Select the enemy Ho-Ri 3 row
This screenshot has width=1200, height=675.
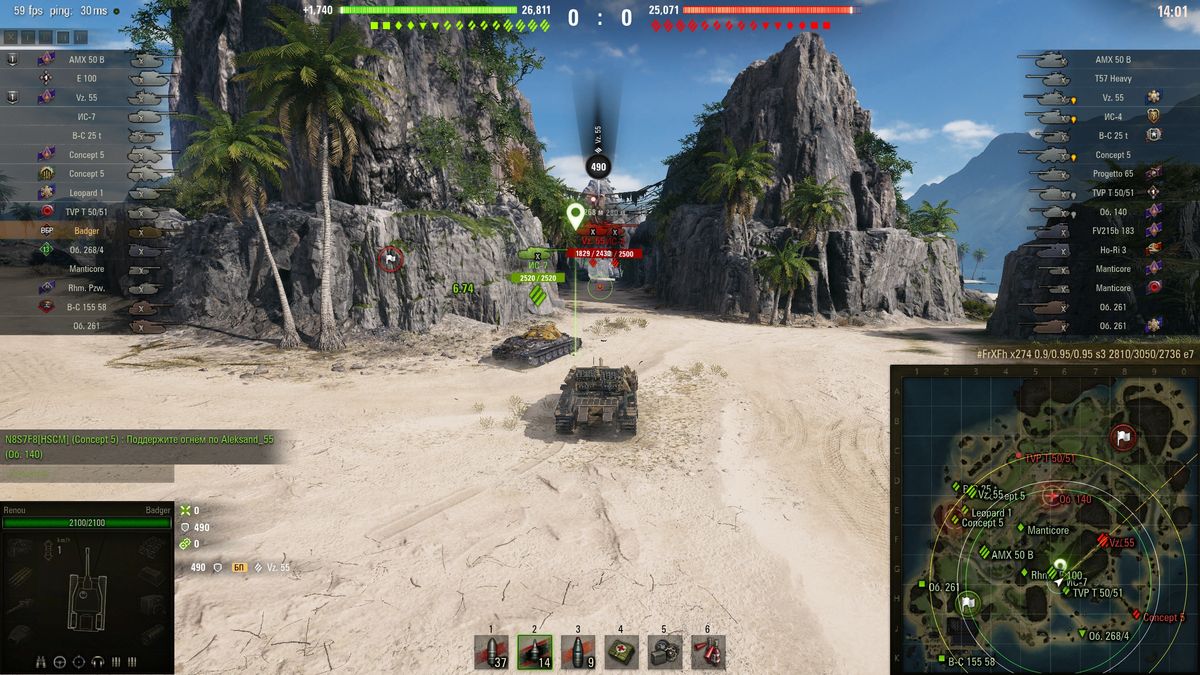1098,250
